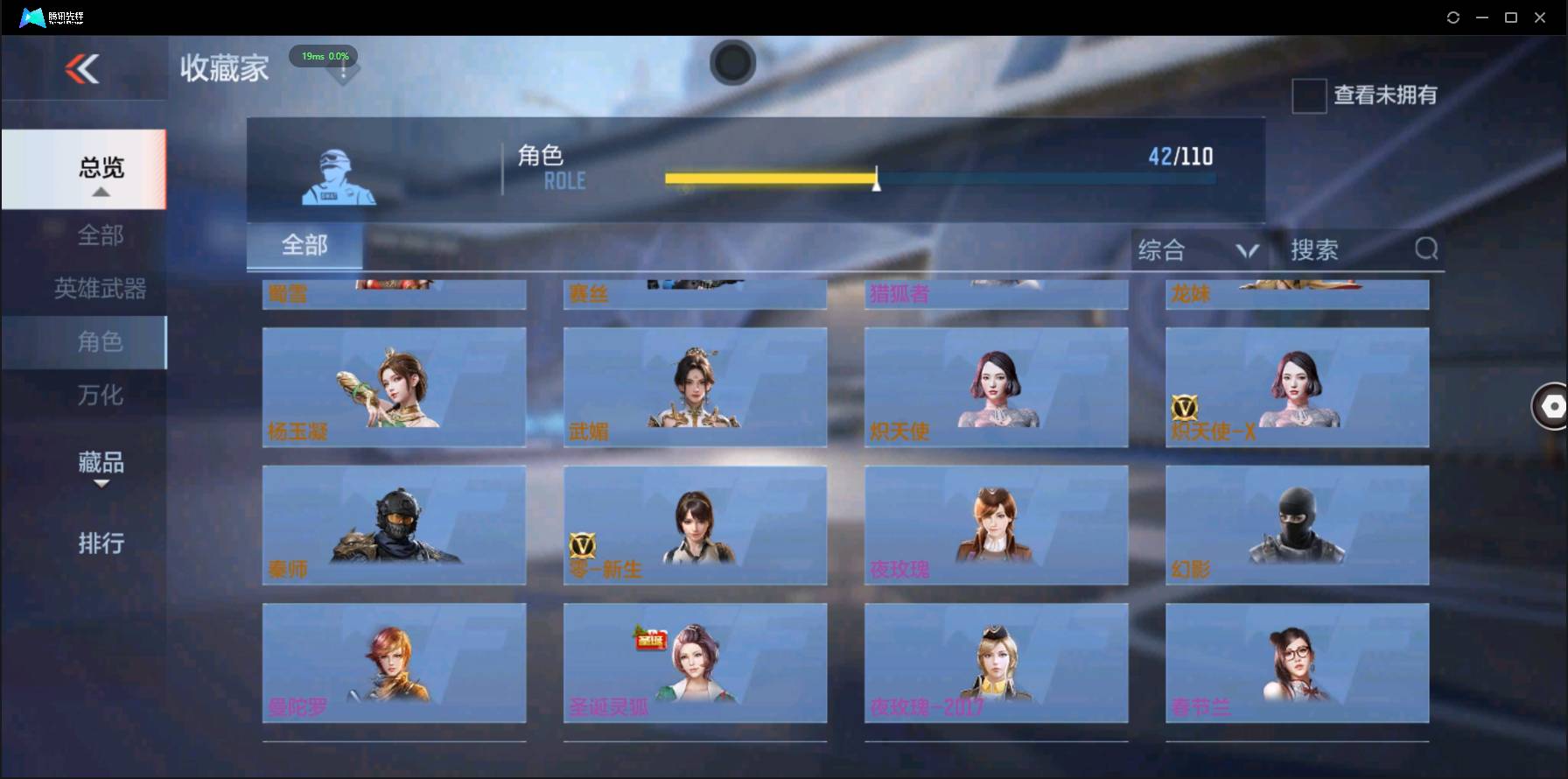
Task: Enable the 查看未拥有 checkbox
Action: click(1309, 96)
